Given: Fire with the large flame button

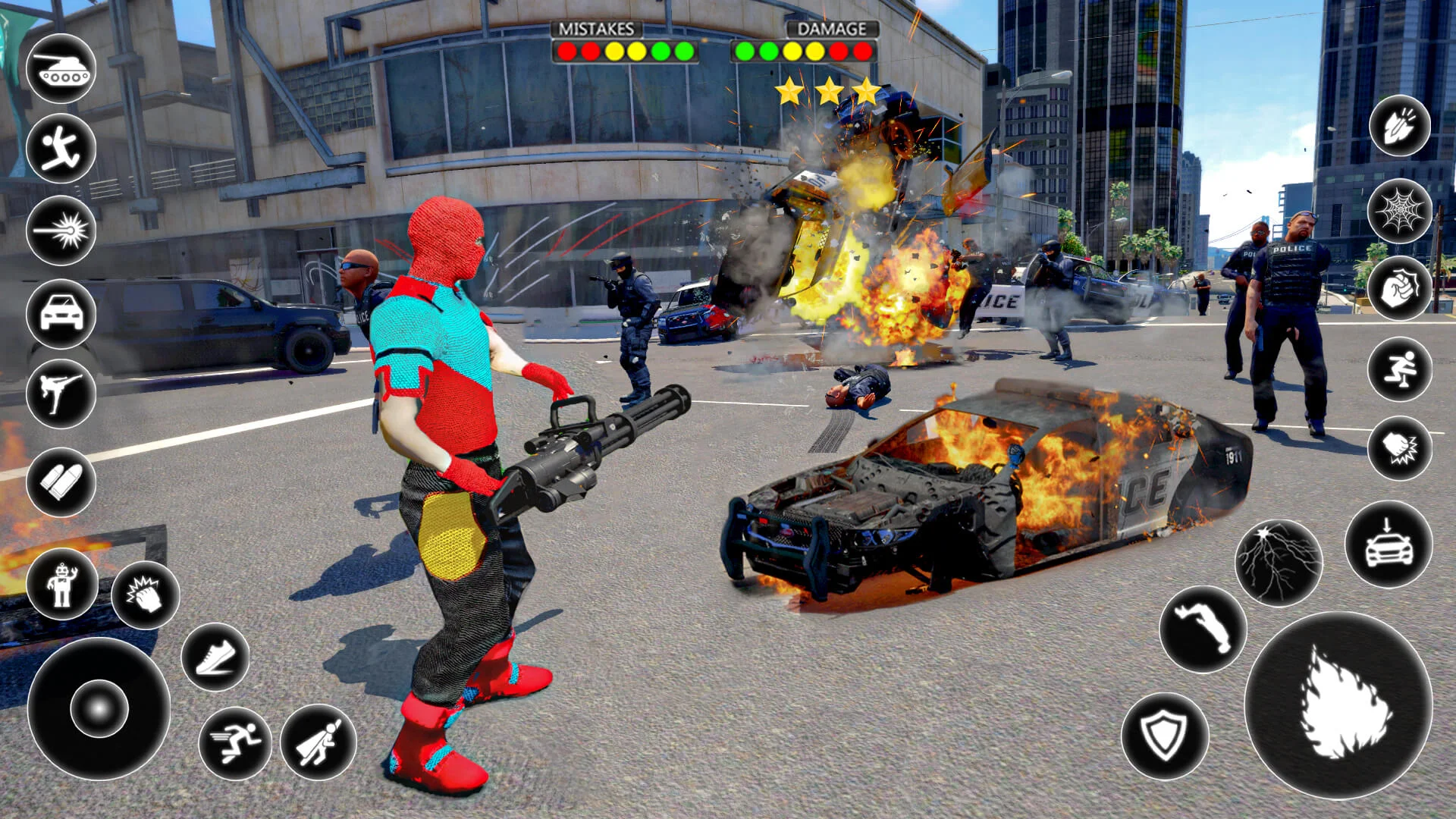Looking at the screenshot, I should pyautogui.click(x=1339, y=705).
